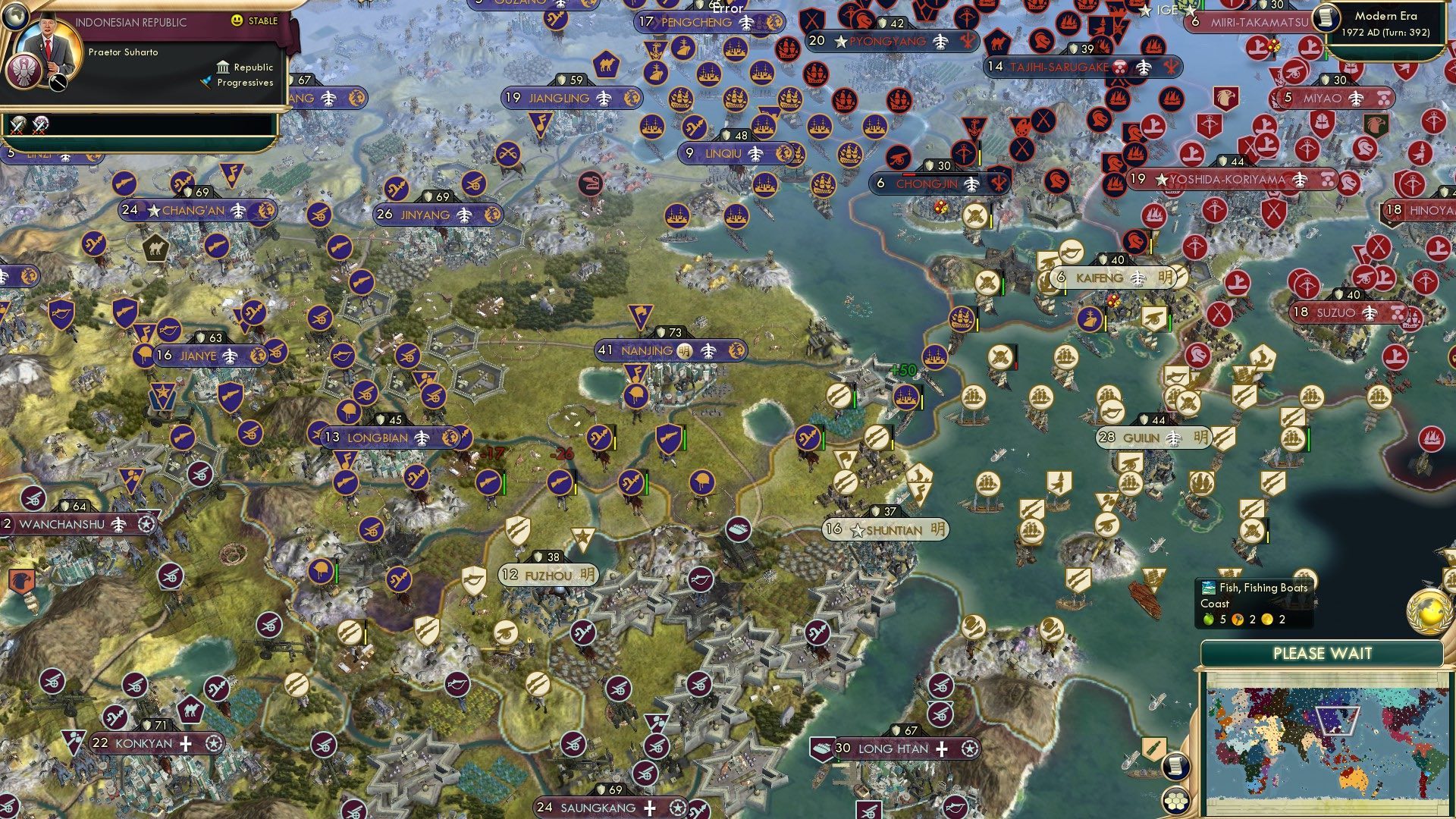
Task: Click the STABLE smiley happiness indicator
Action: pos(237,20)
